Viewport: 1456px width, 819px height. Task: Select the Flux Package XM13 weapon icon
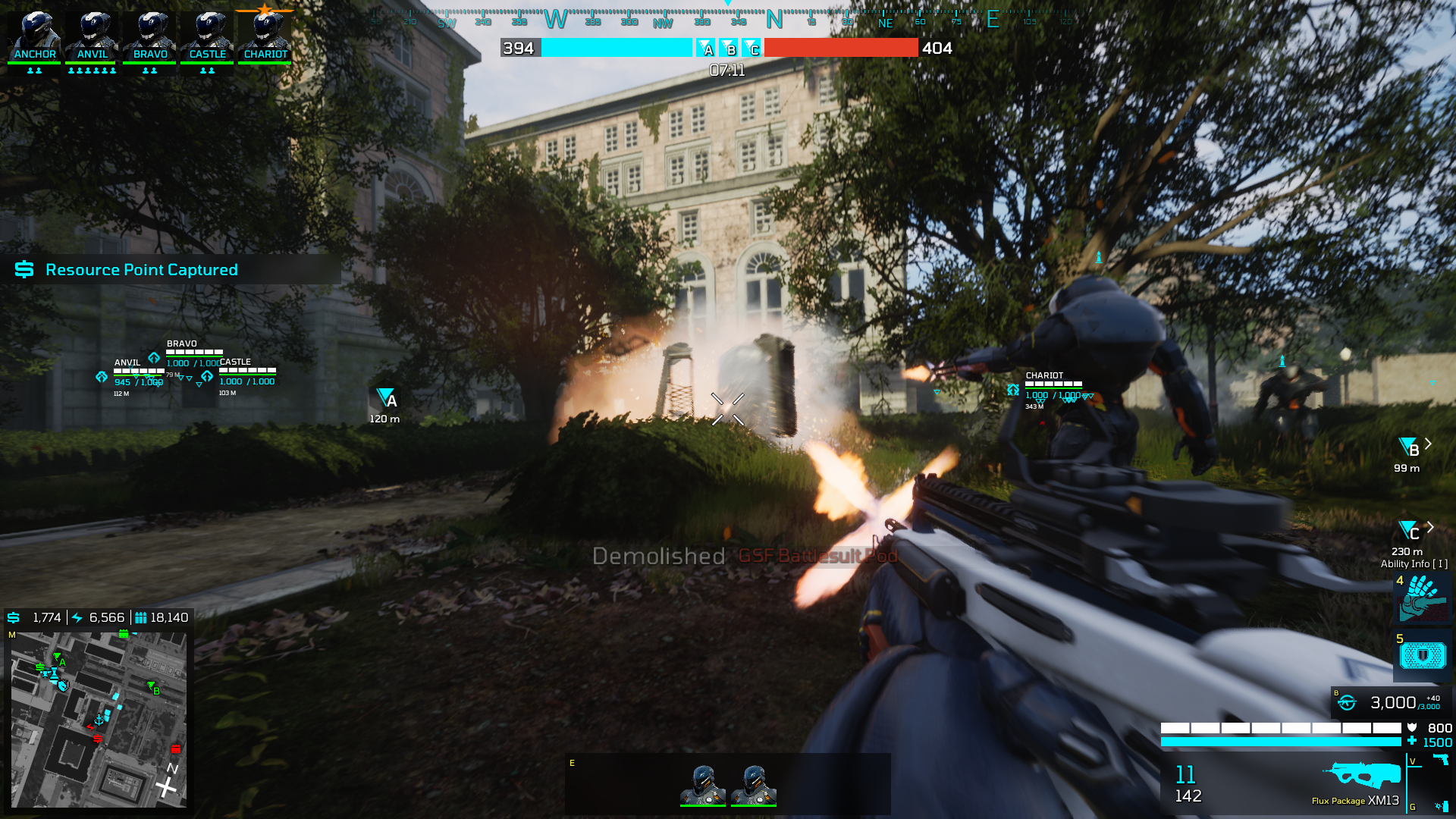coord(1362,775)
